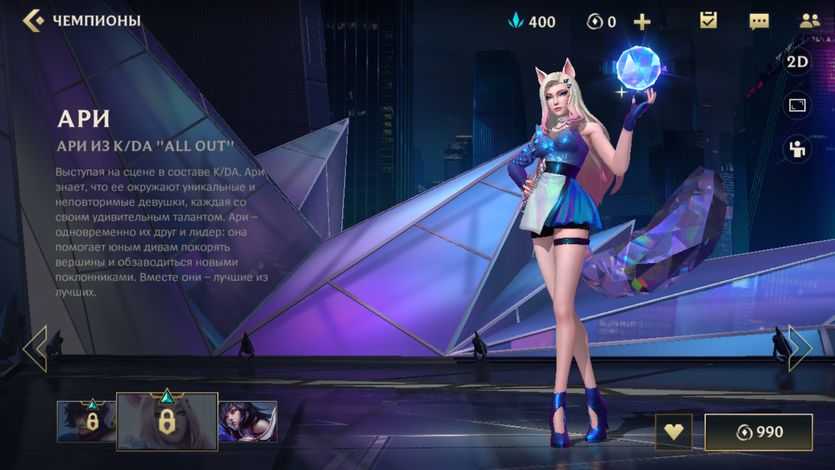
Task: Select the first locked skin thumbnail
Action: pyautogui.click(x=86, y=421)
